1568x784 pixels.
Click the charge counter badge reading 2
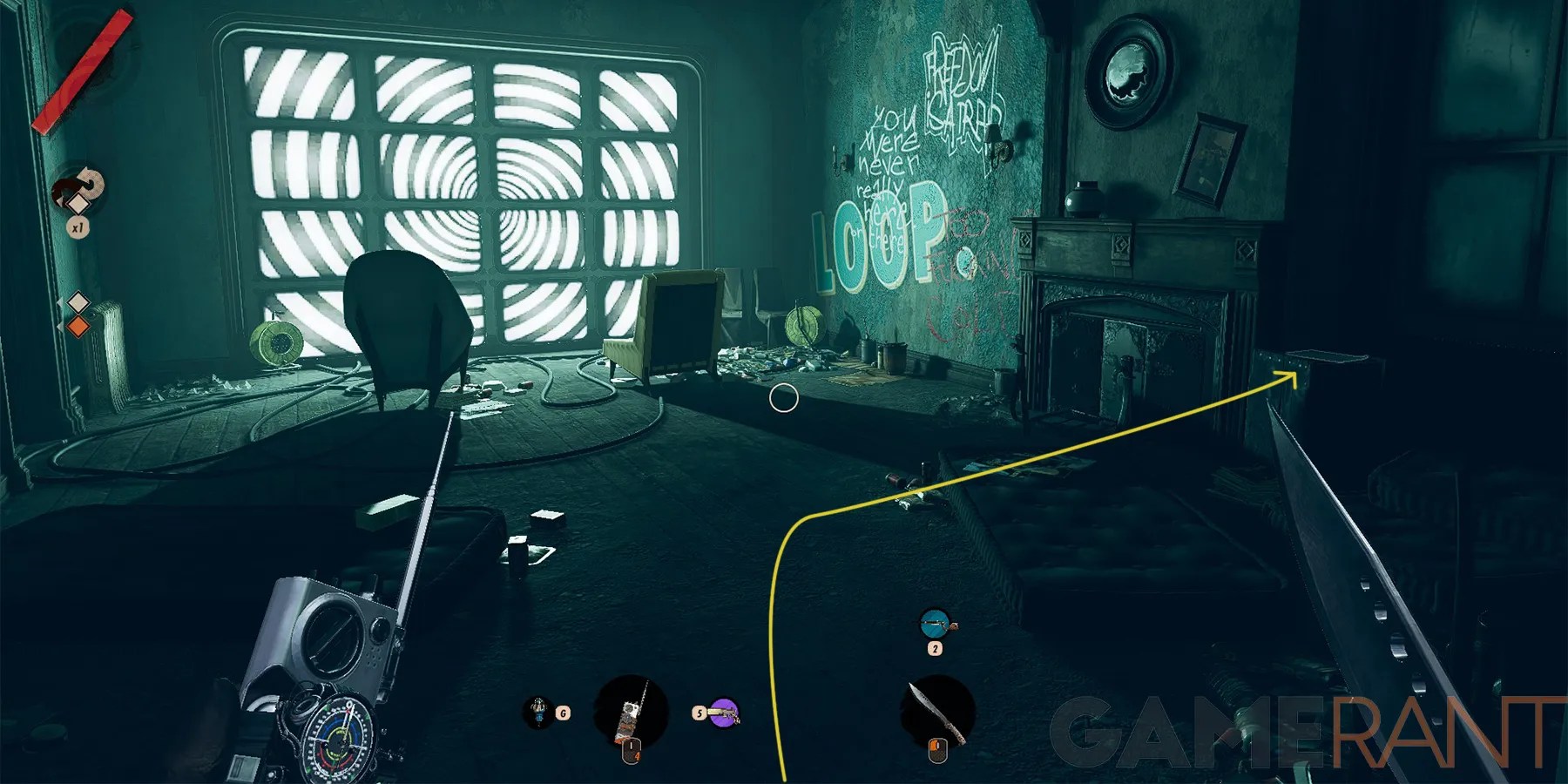tap(936, 648)
